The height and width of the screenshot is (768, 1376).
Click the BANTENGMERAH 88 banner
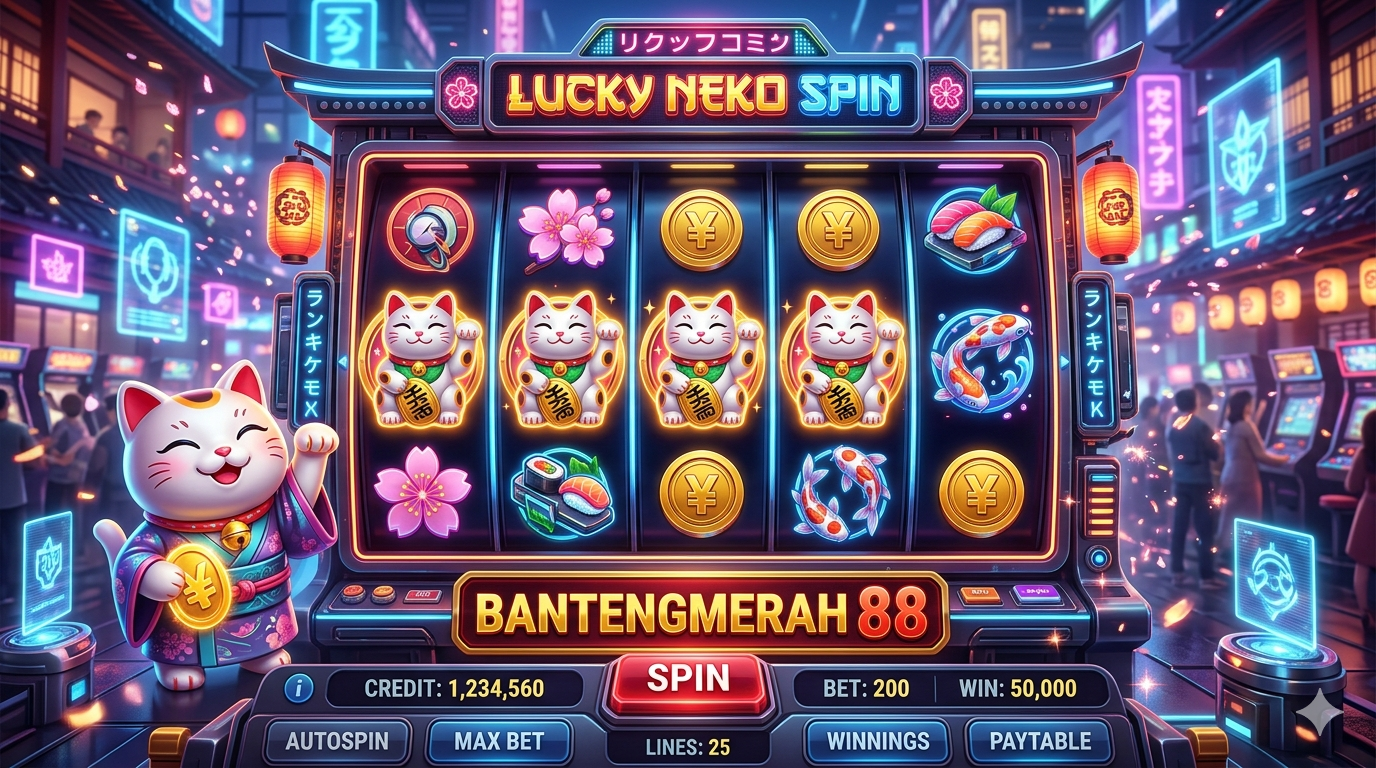699,612
